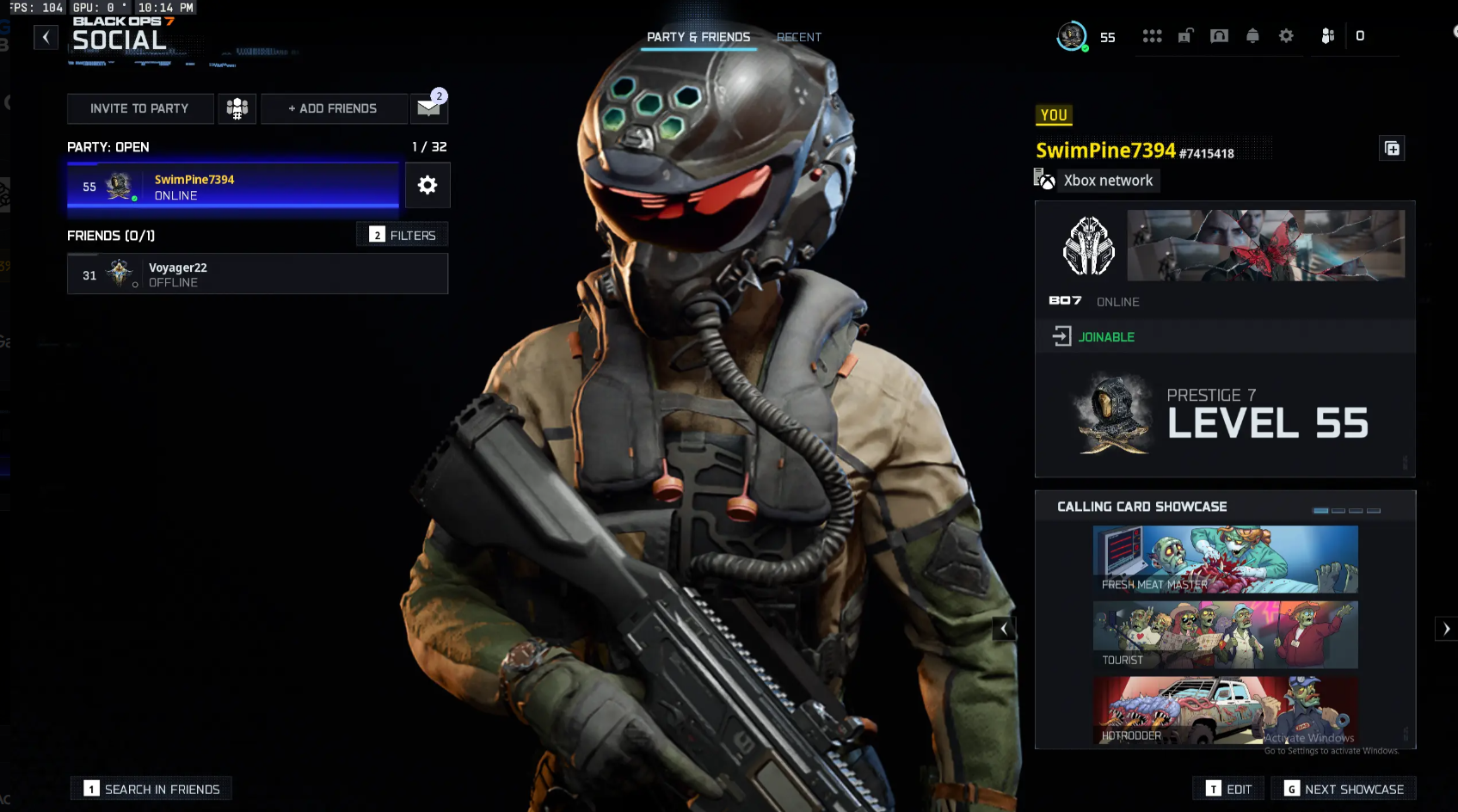Open the notifications bell icon

pyautogui.click(x=1252, y=35)
